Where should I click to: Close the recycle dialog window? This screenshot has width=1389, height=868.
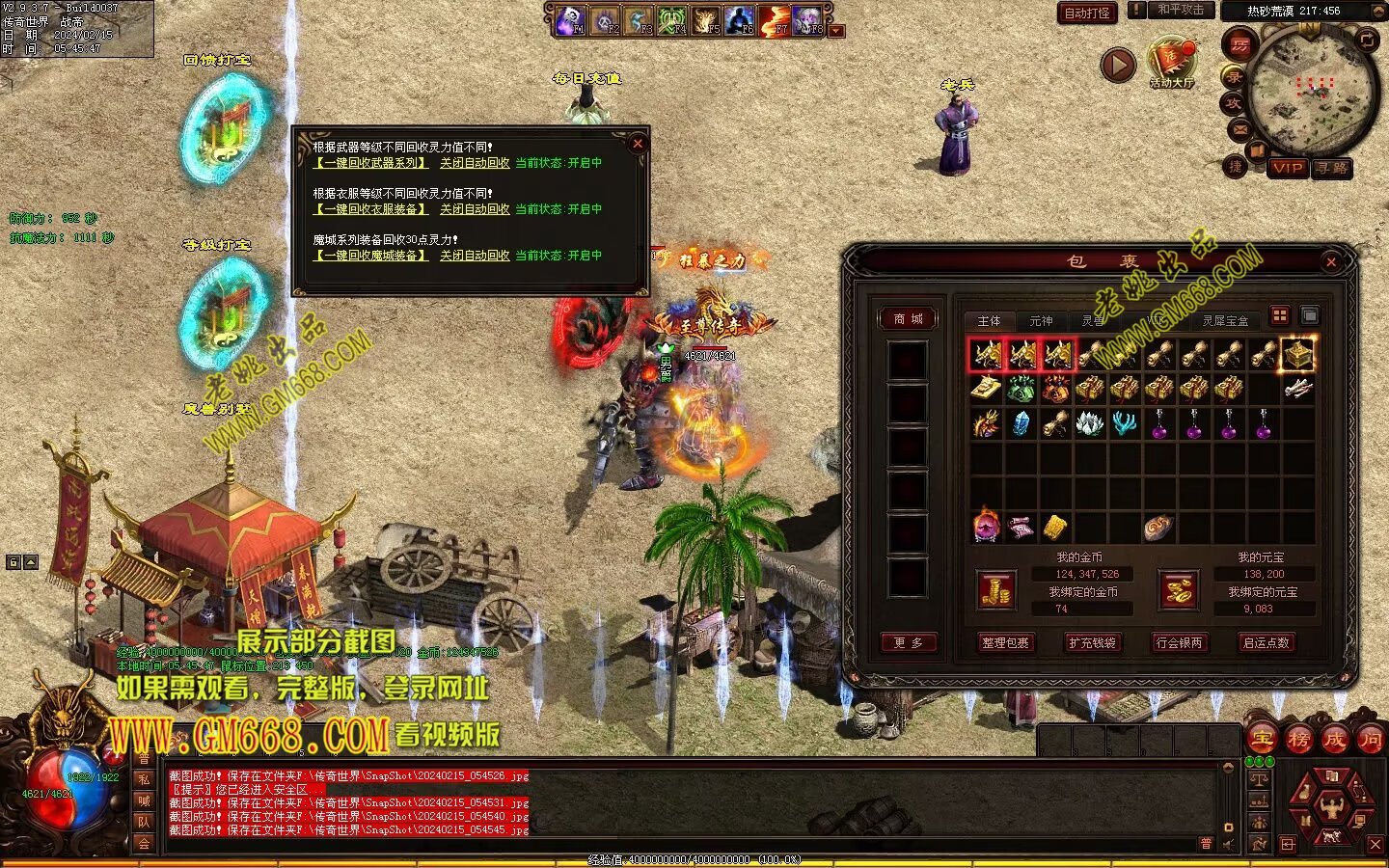(637, 144)
